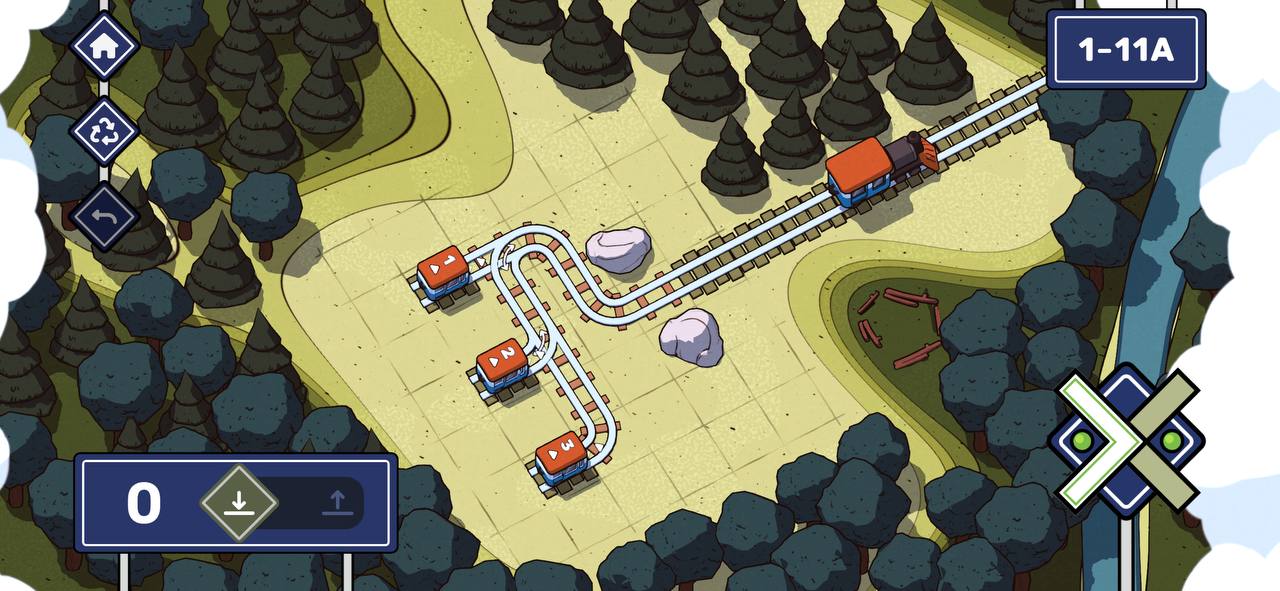Select the down-arrow track mode diamond
The height and width of the screenshot is (591, 1280).
[x=238, y=502]
